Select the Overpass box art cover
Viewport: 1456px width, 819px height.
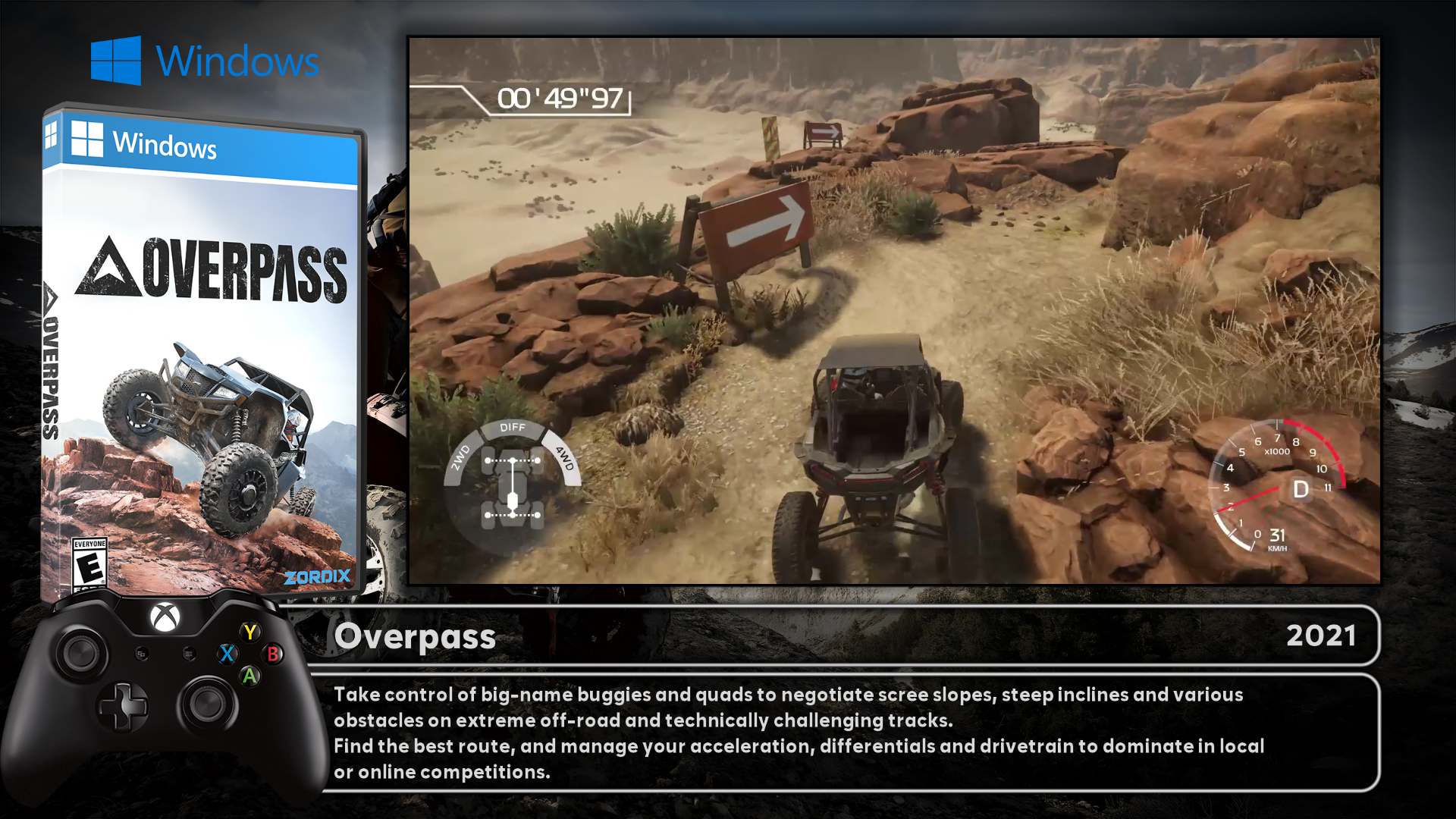pos(203,349)
